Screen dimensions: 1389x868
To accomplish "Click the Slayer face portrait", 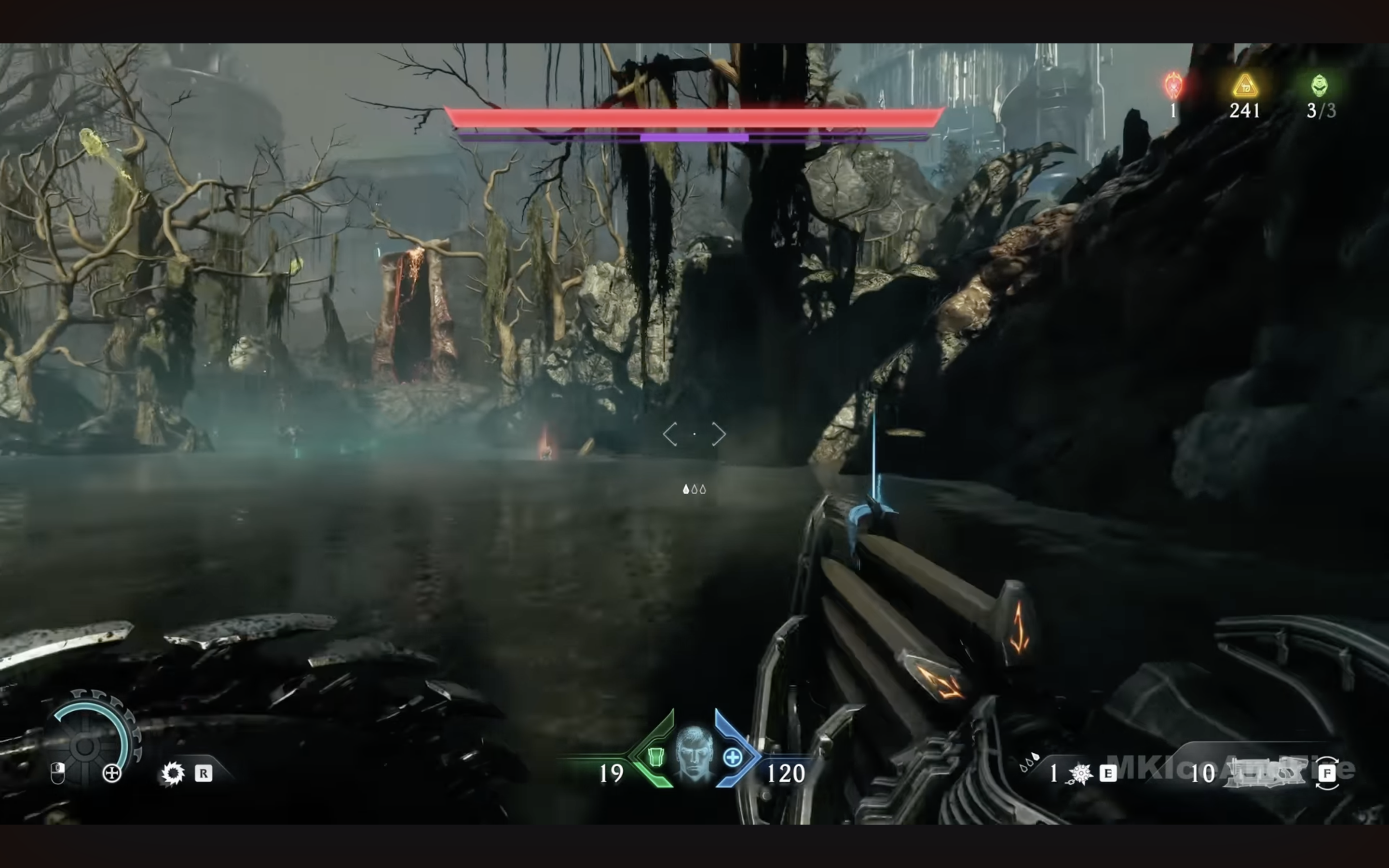I will coord(694,753).
